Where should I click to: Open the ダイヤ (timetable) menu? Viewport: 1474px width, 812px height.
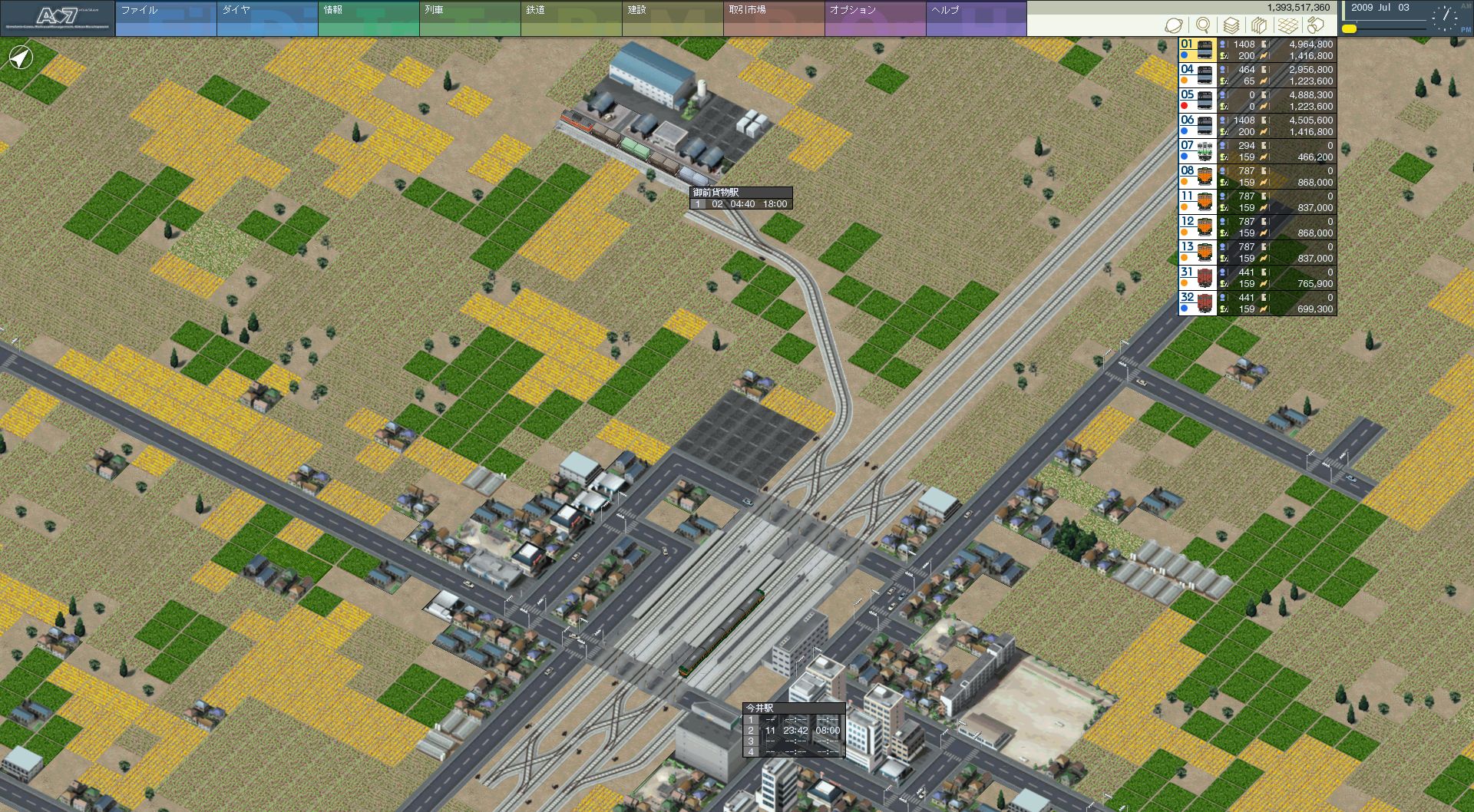point(266,18)
